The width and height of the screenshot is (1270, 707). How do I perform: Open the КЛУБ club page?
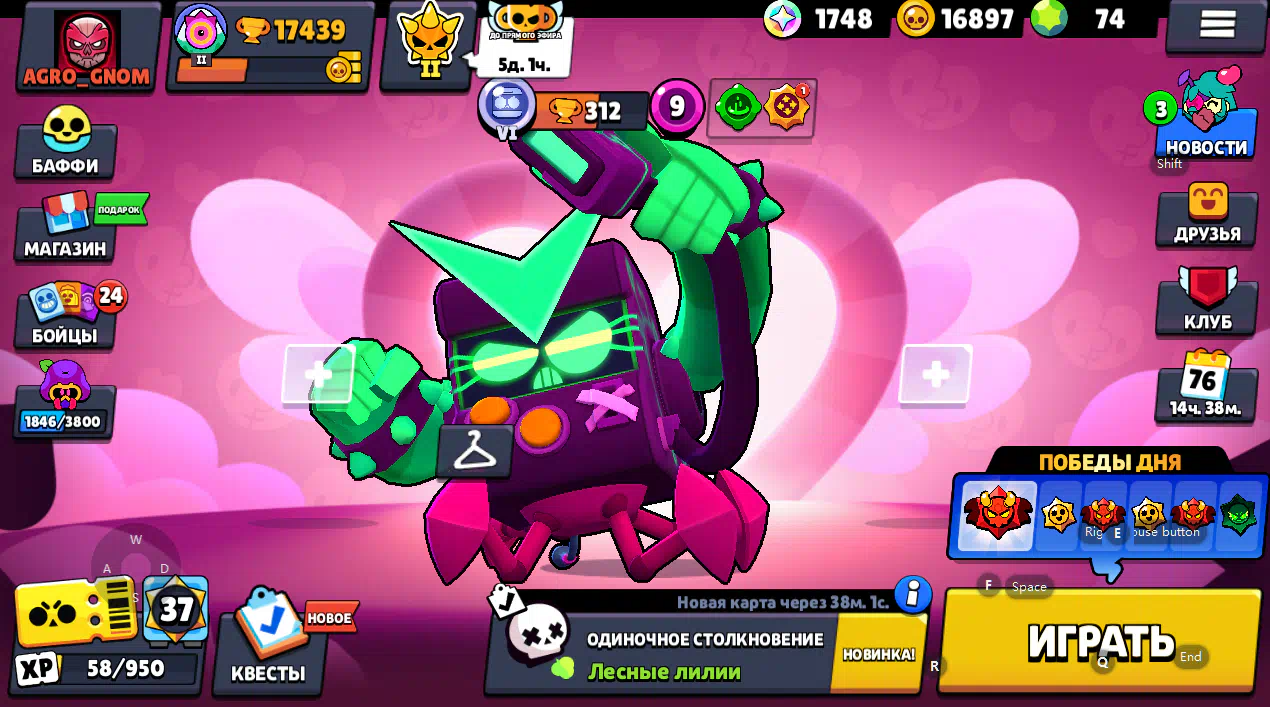click(1207, 302)
